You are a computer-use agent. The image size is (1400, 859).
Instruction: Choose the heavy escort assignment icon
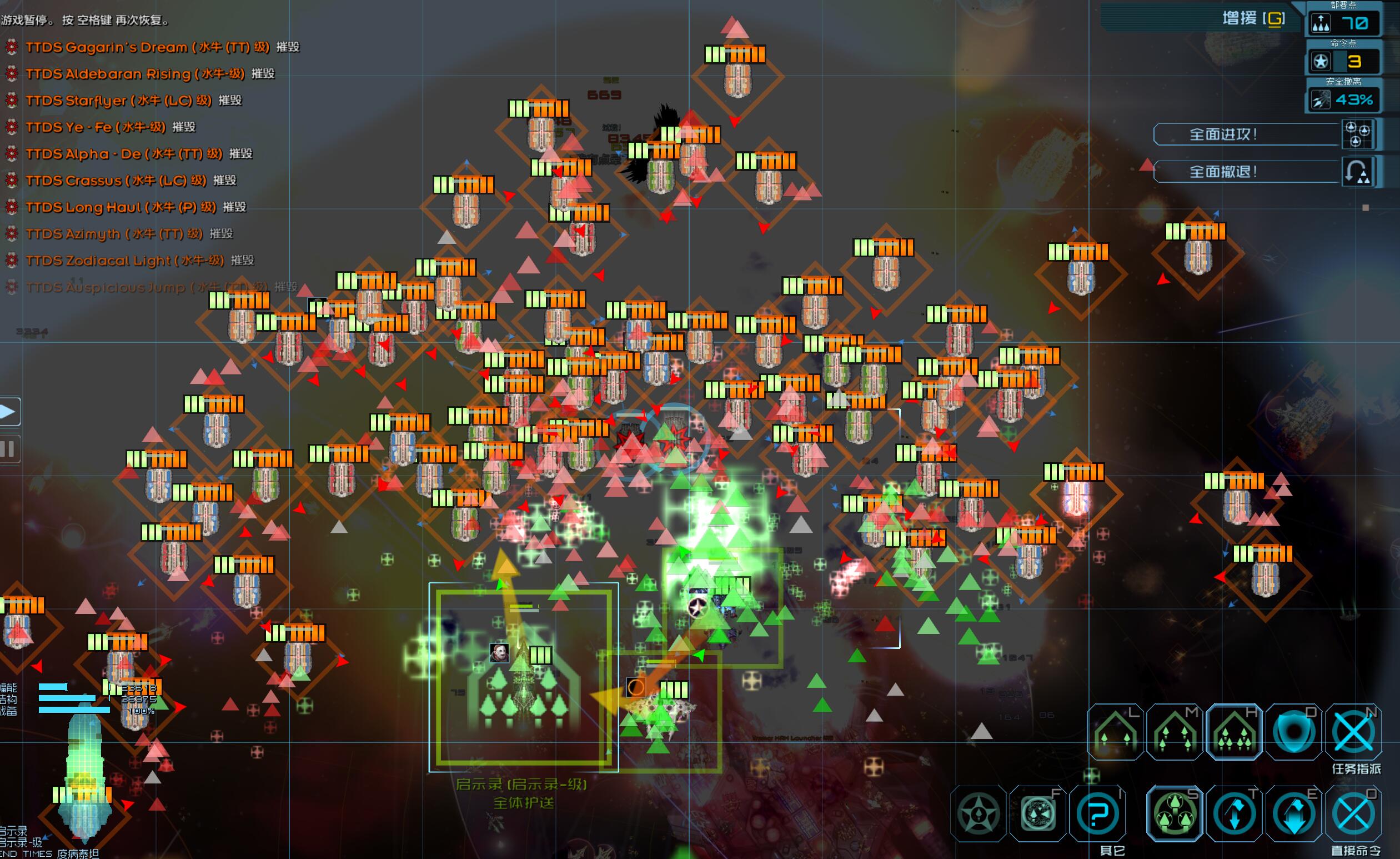[x=1234, y=732]
